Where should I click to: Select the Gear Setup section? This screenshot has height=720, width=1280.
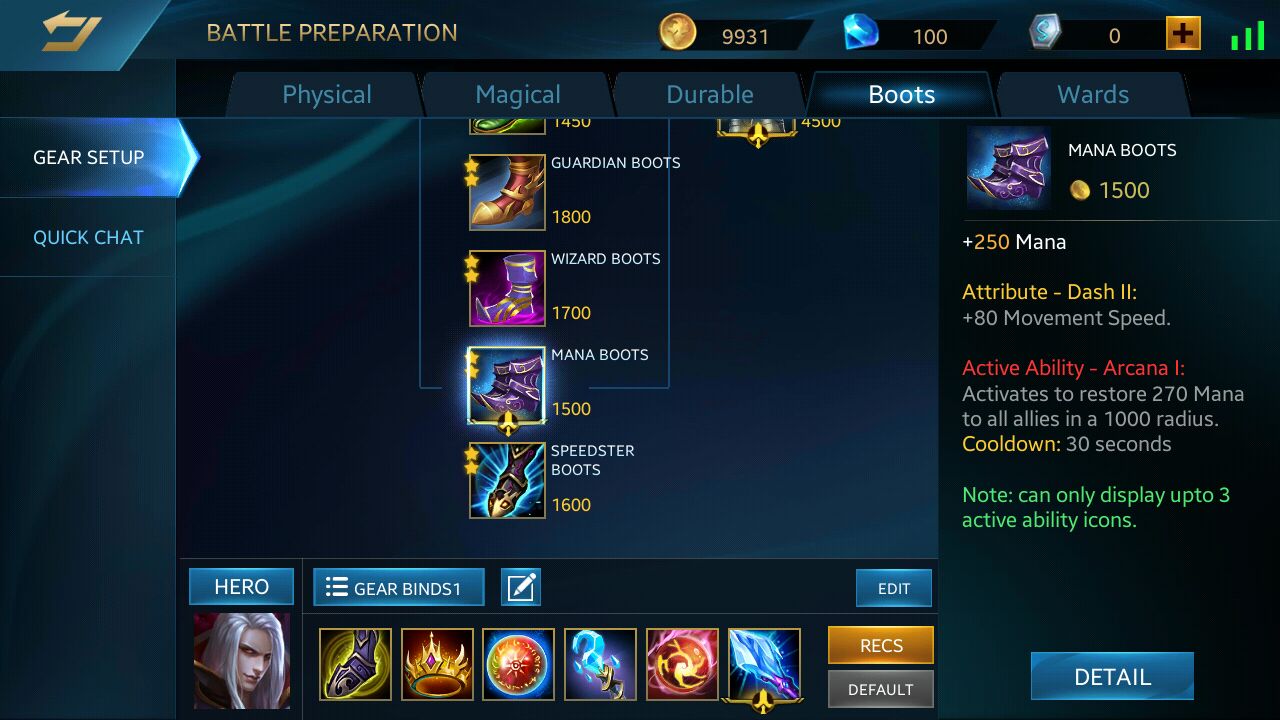(88, 157)
